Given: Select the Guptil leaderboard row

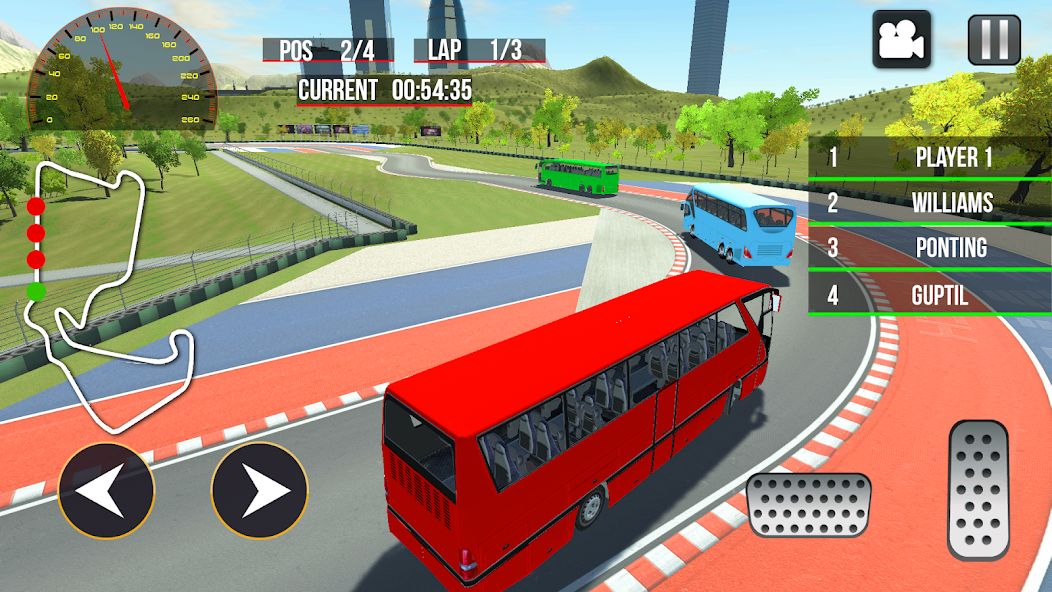Looking at the screenshot, I should click(x=929, y=295).
